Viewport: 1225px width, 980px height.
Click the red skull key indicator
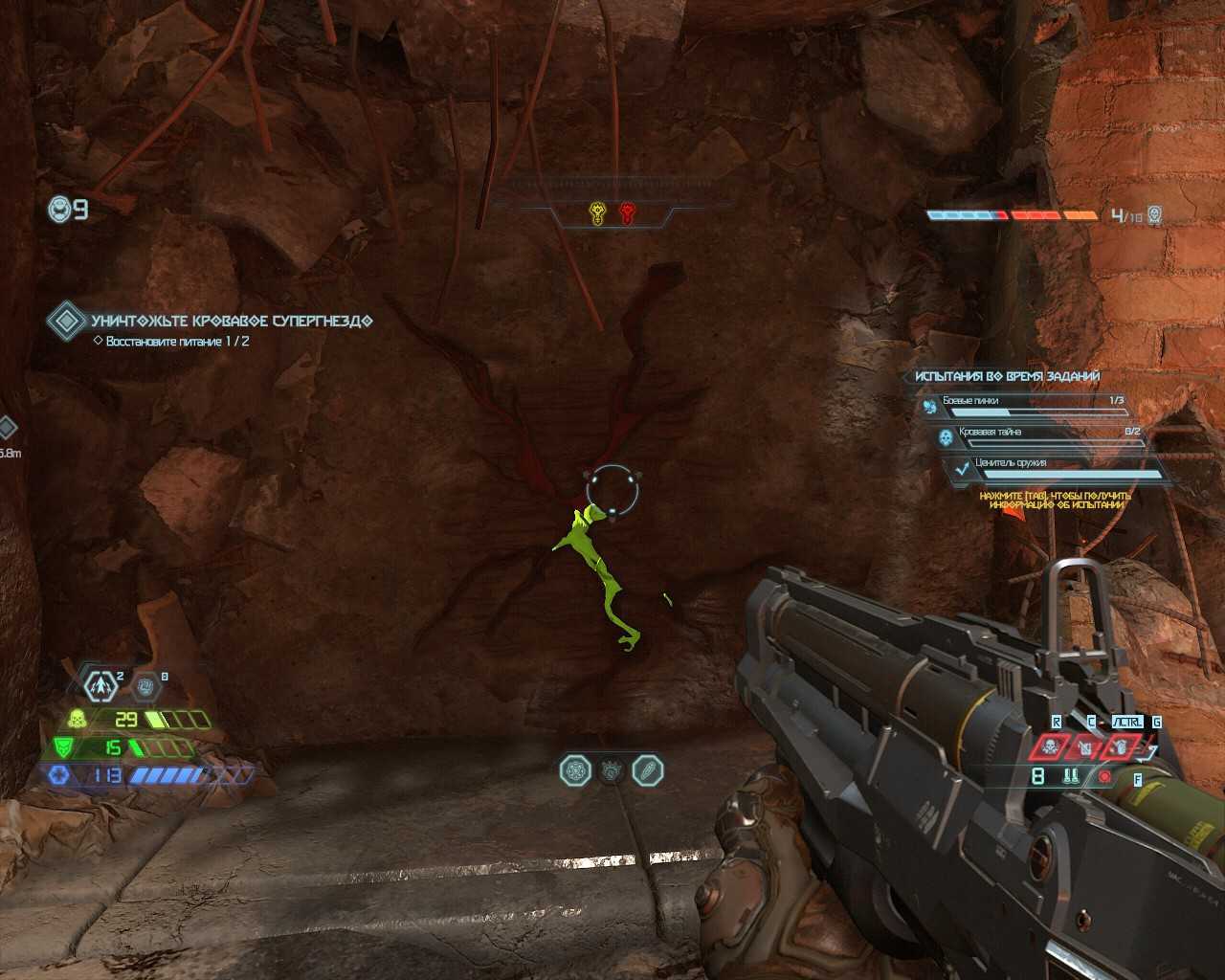click(x=627, y=212)
